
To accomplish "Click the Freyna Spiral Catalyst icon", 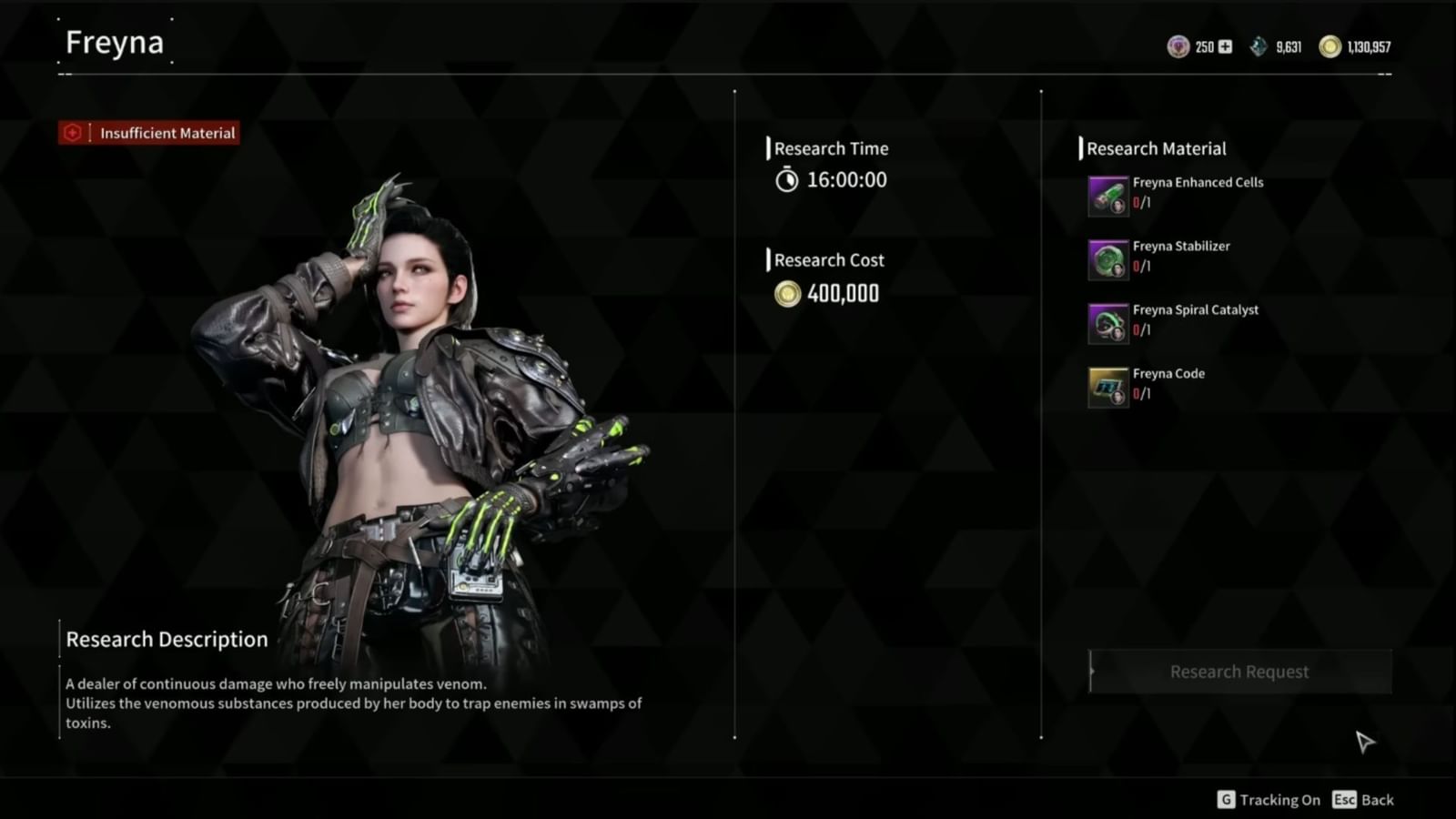I will pyautogui.click(x=1107, y=322).
